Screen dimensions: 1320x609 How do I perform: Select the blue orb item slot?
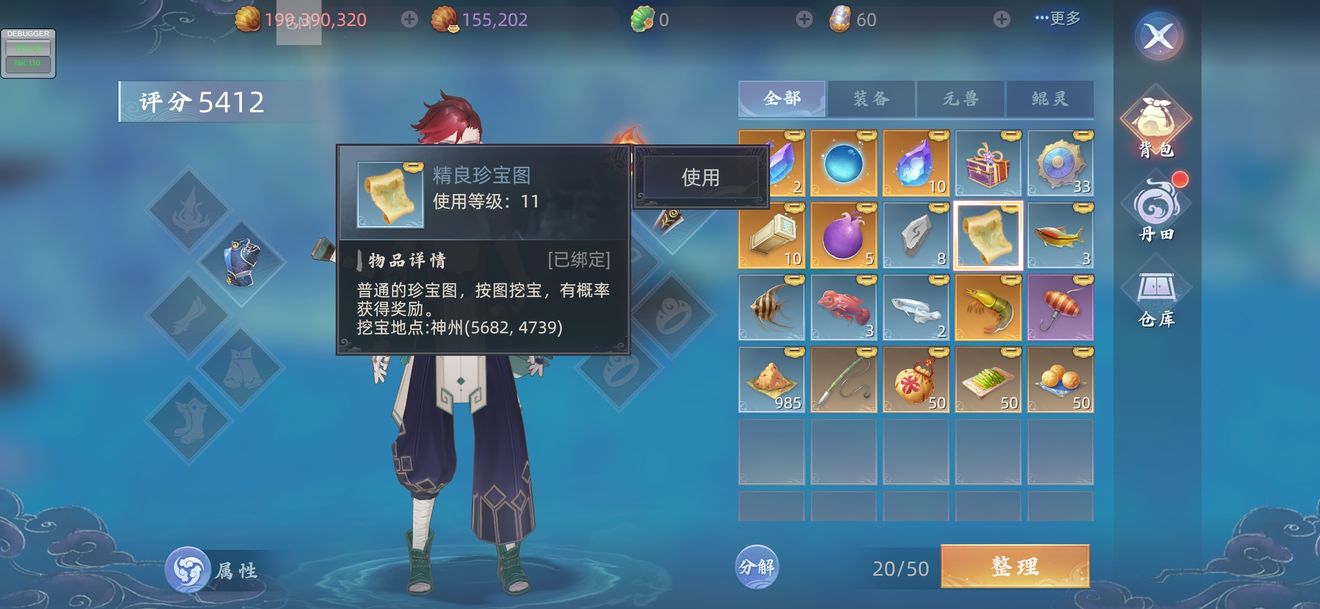(x=843, y=164)
